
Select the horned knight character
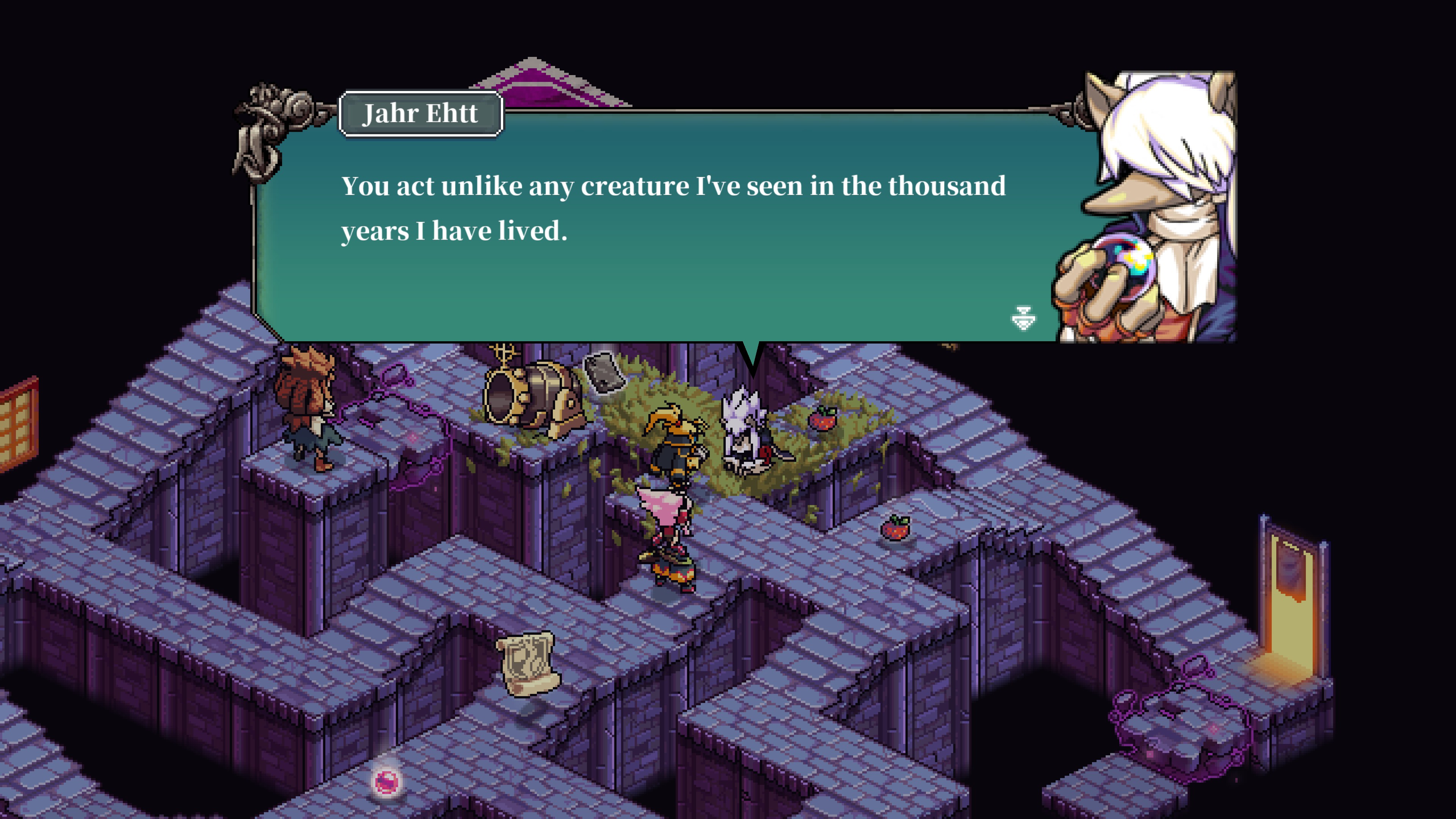pos(678,447)
